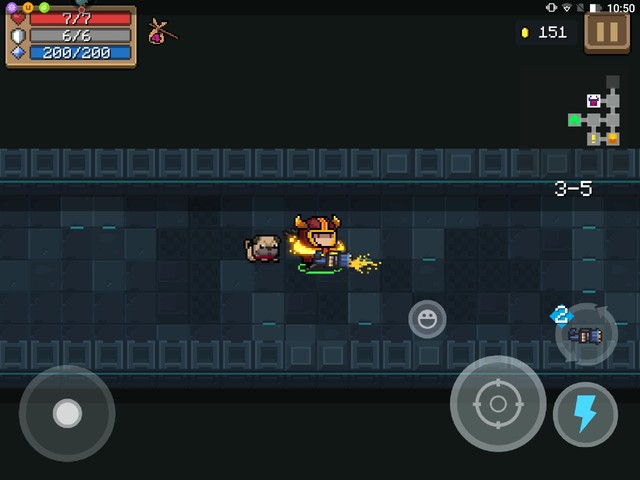
Task: Inspect the active buff icon beside the stats panel
Action: [161, 33]
